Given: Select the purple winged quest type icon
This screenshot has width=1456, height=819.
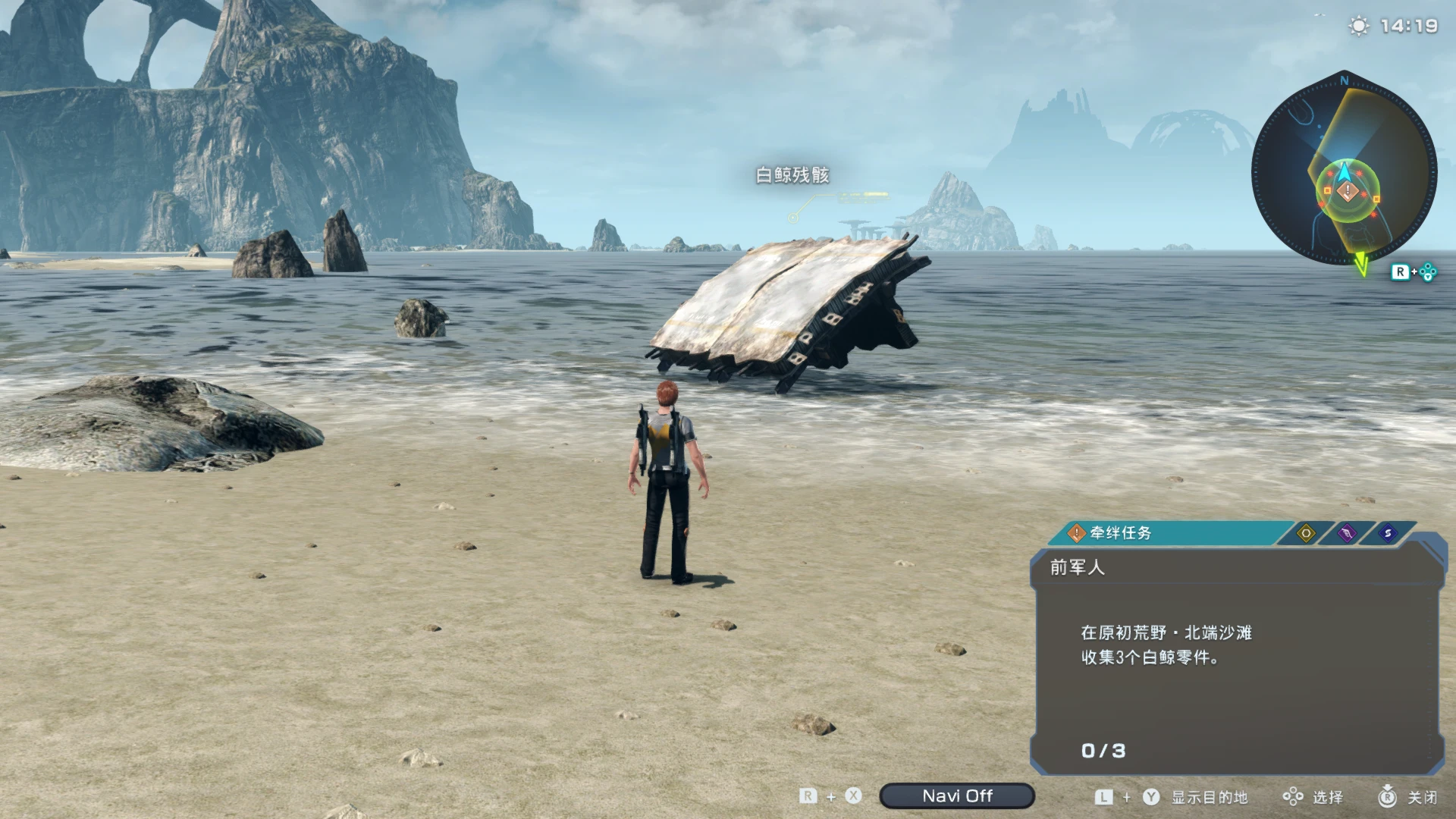Looking at the screenshot, I should coord(1347,533).
